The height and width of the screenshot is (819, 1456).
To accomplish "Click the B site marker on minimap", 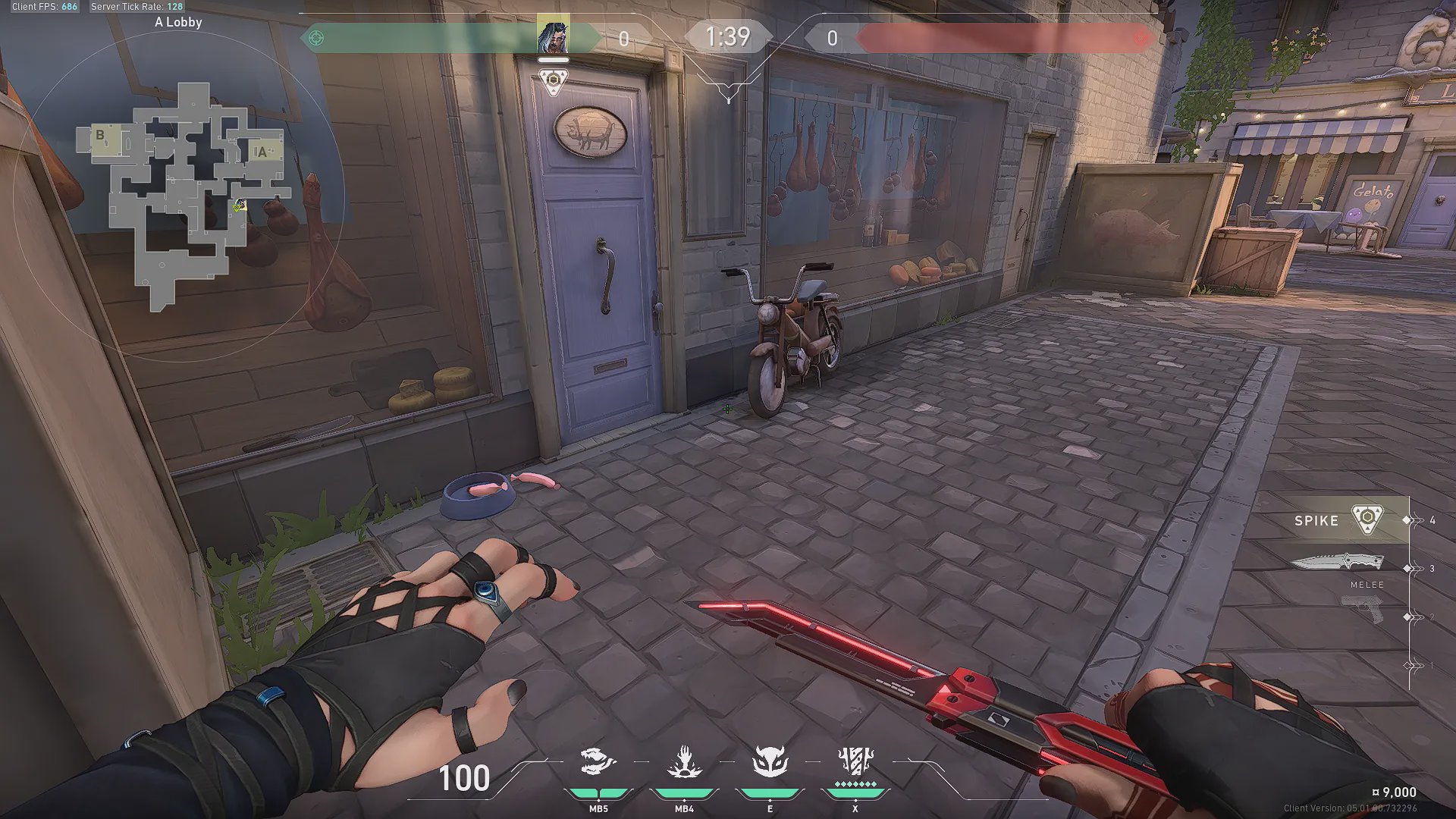I will 99,136.
